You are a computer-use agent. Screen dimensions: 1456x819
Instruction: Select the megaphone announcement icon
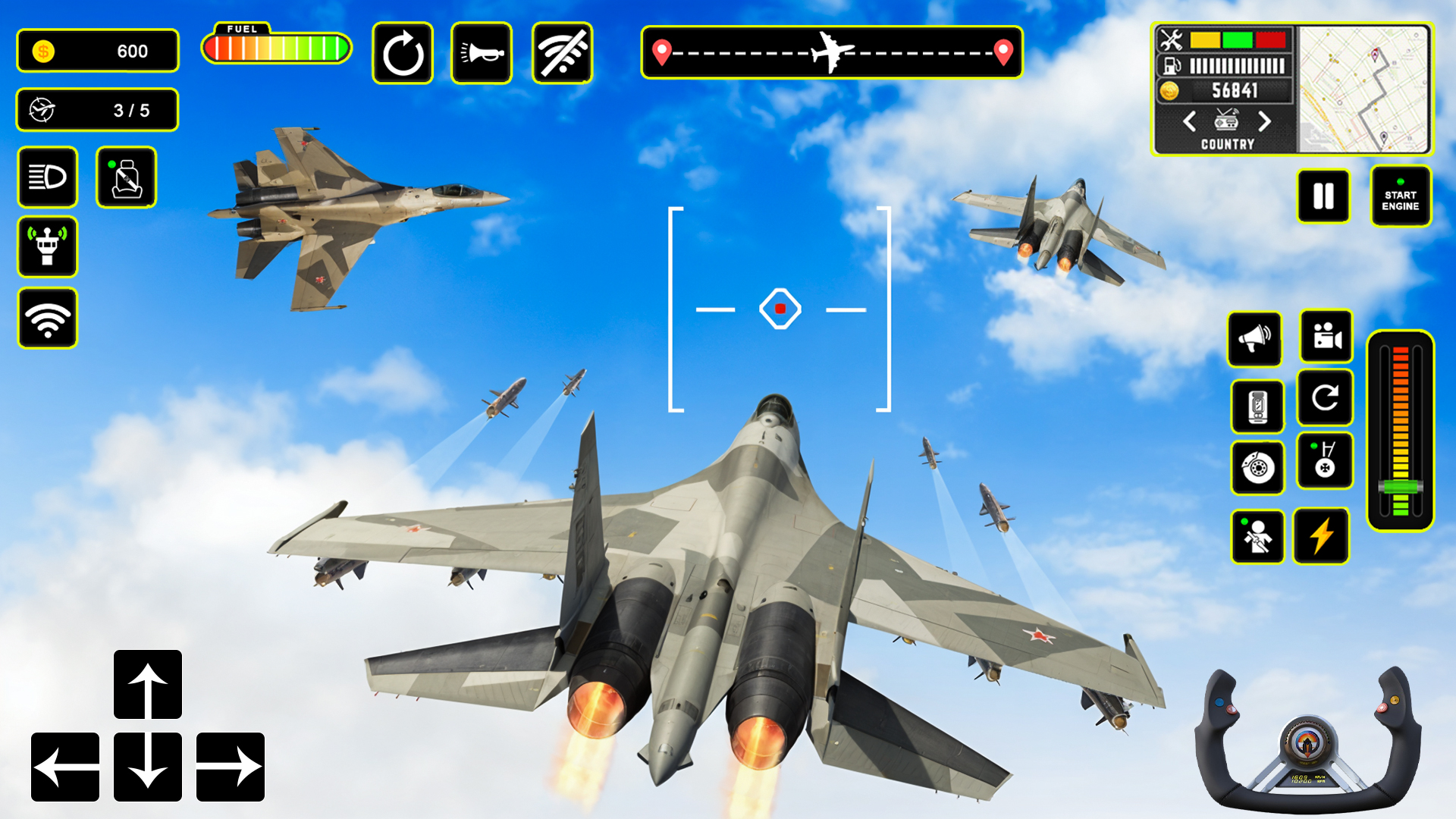1254,339
